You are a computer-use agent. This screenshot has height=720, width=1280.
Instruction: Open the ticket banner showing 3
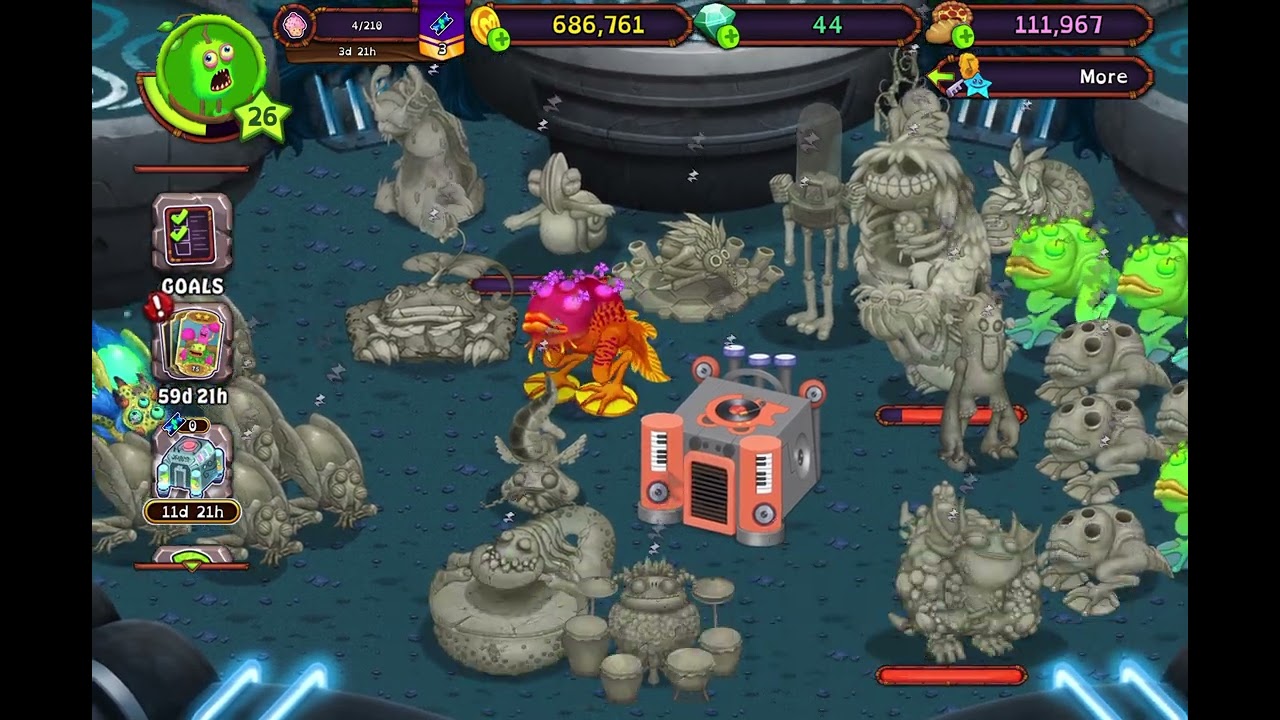click(x=441, y=32)
